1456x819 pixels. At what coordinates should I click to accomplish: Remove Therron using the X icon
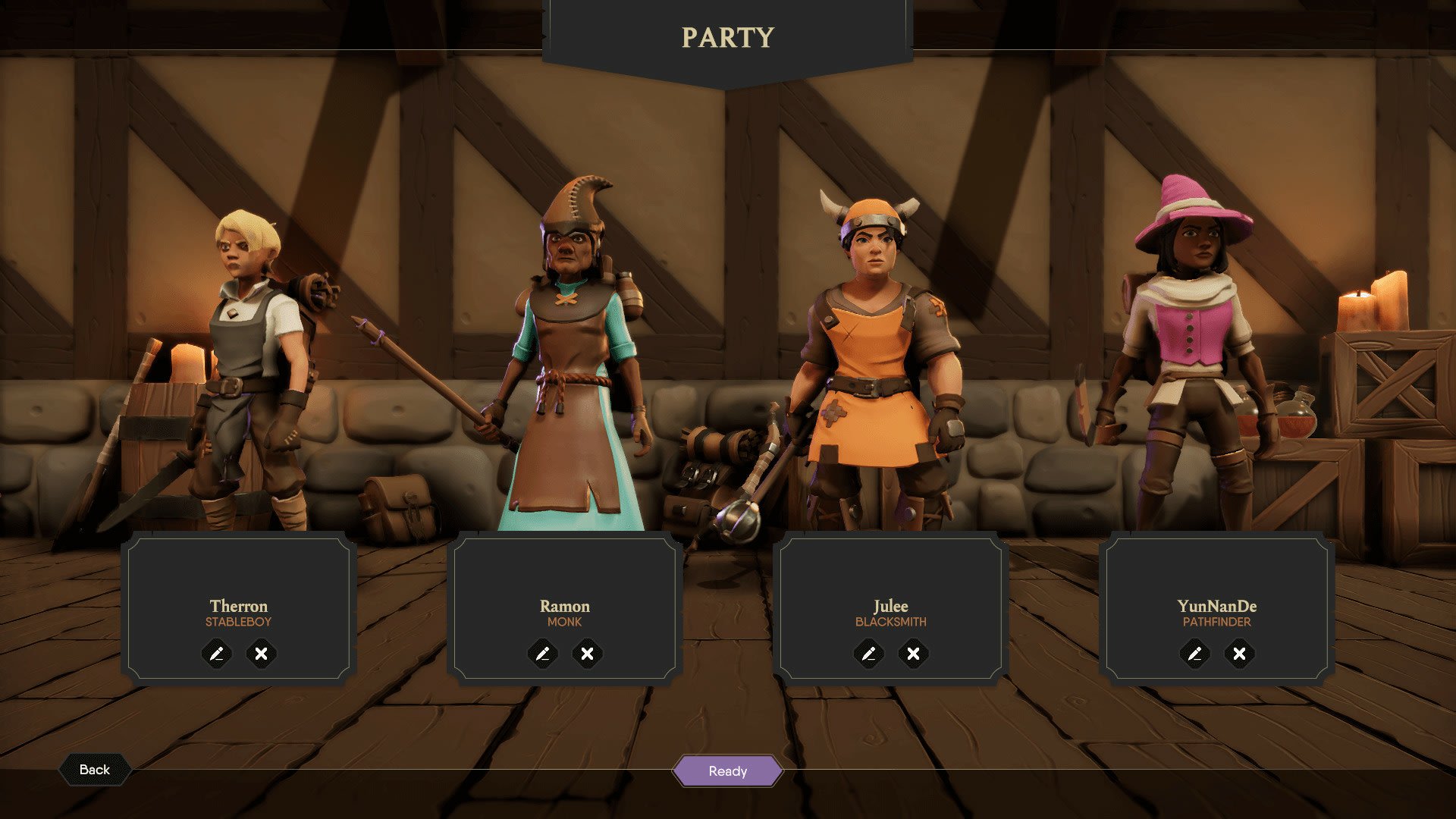(x=262, y=653)
